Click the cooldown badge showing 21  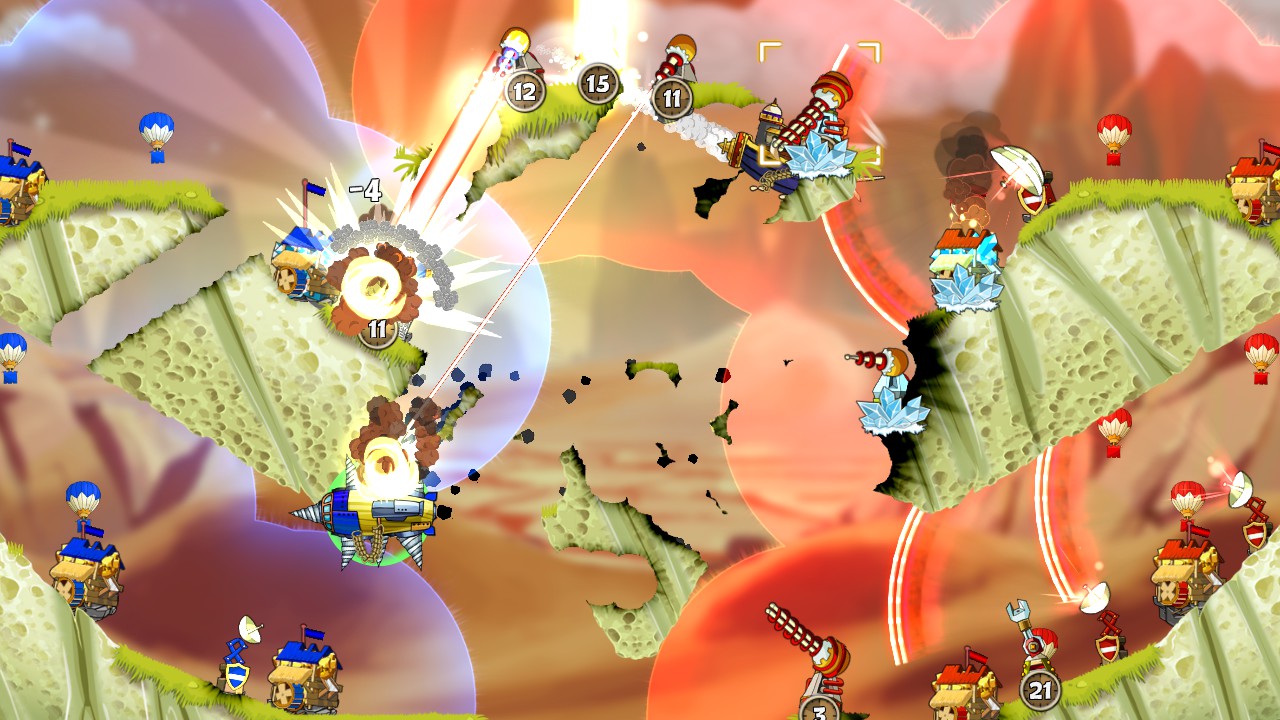pos(1040,688)
